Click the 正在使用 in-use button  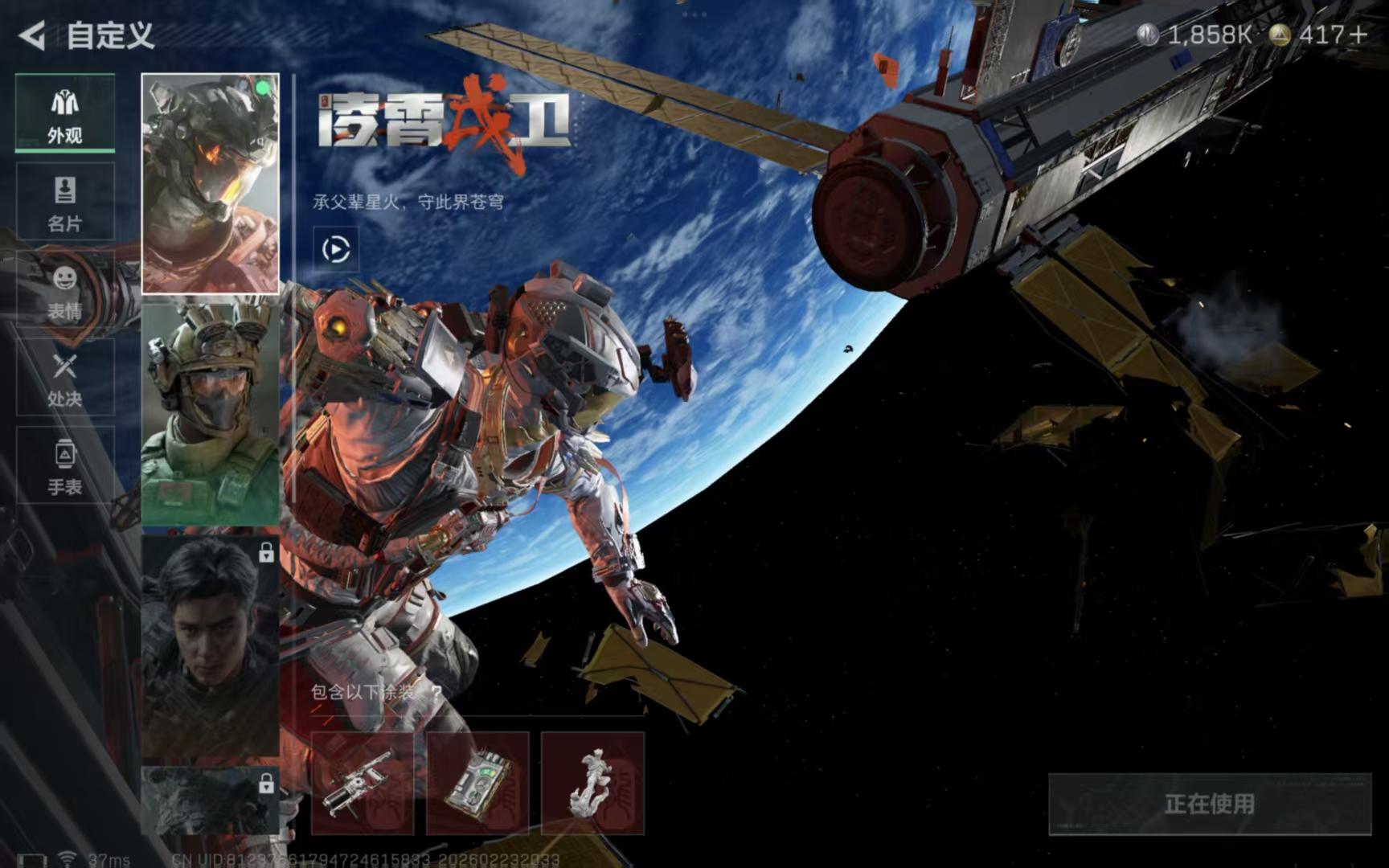coord(1209,804)
